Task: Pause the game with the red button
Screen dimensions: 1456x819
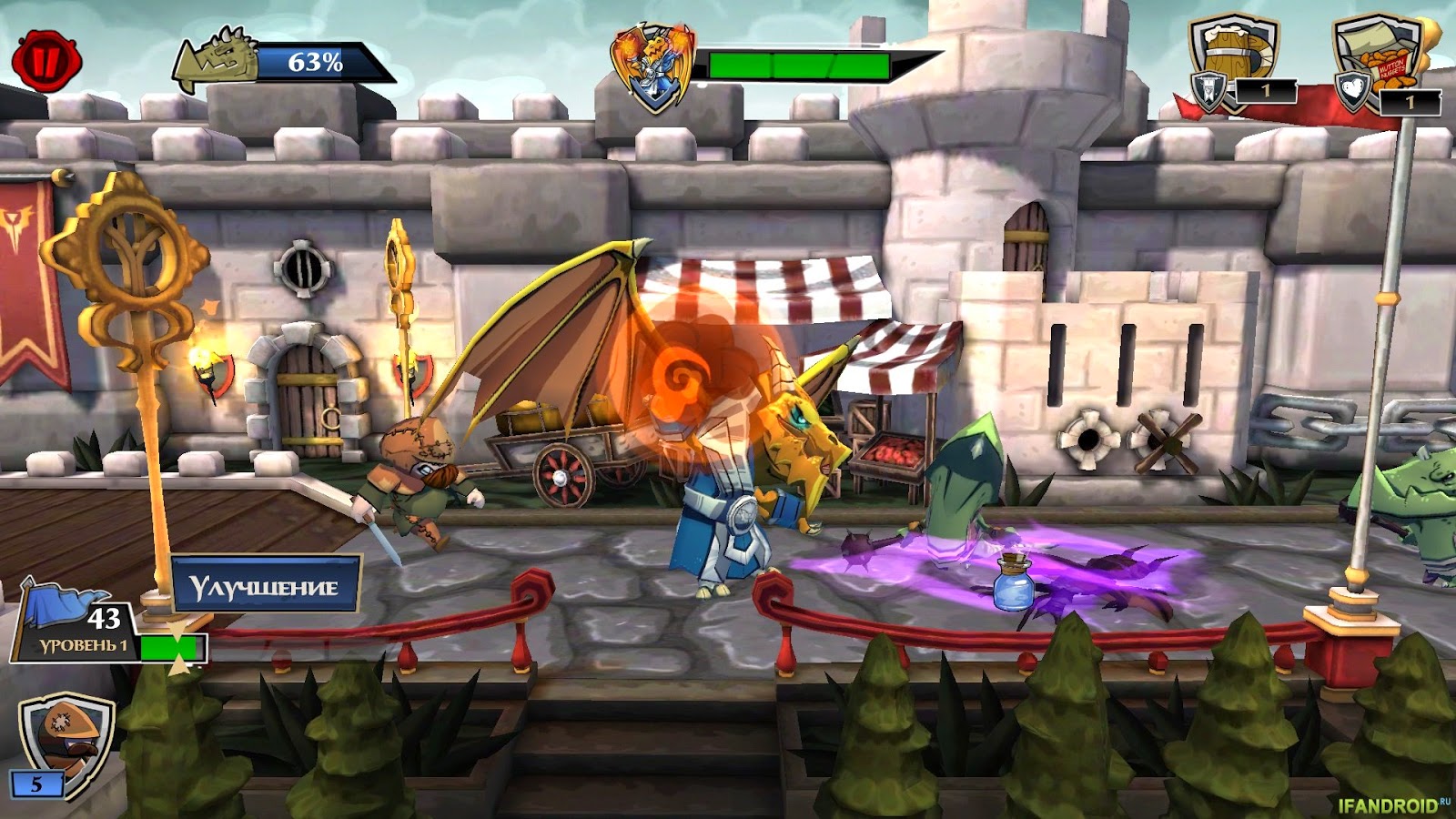Action: (46, 61)
